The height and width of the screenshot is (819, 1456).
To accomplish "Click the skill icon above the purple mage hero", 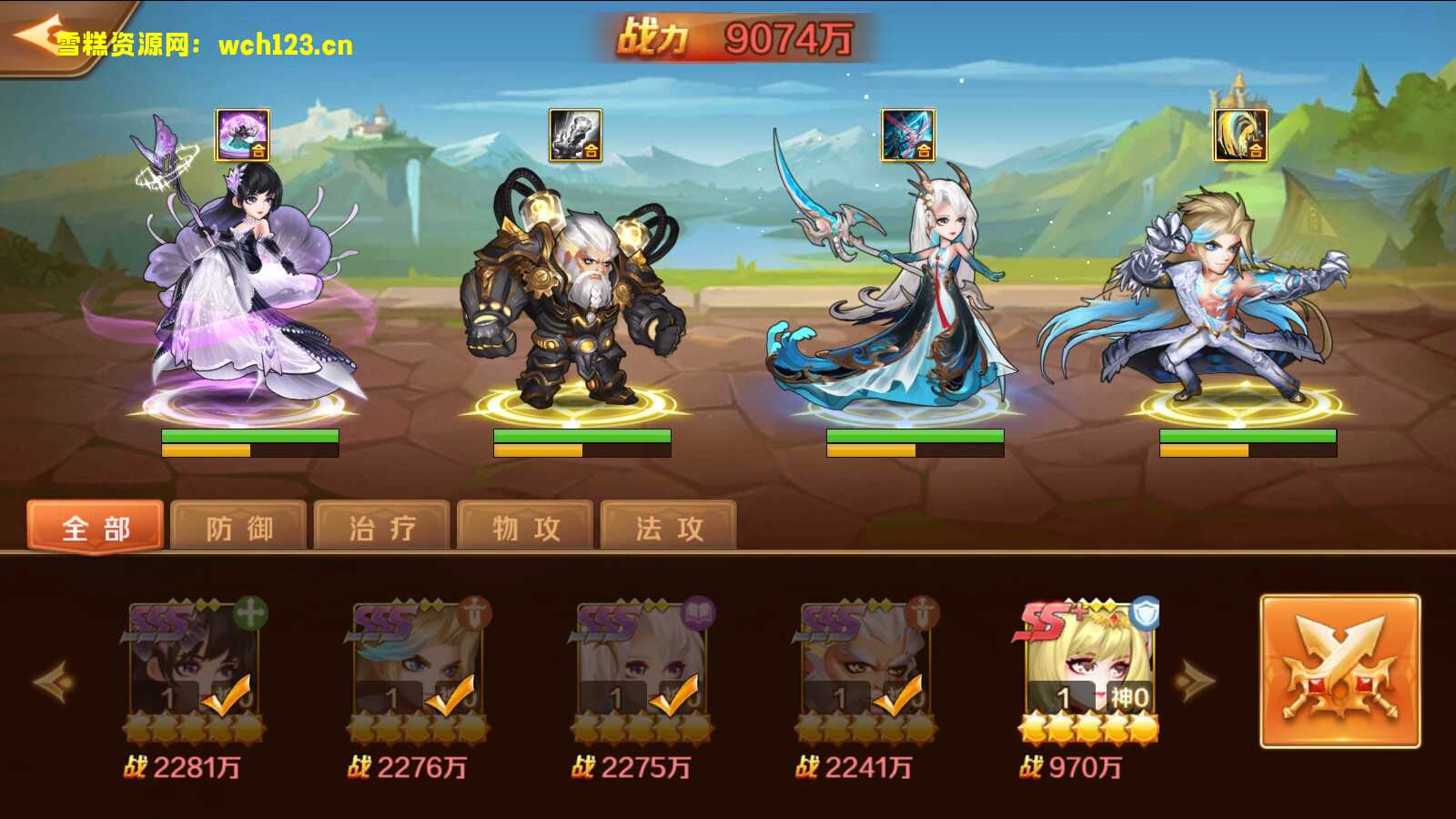I will 242,136.
